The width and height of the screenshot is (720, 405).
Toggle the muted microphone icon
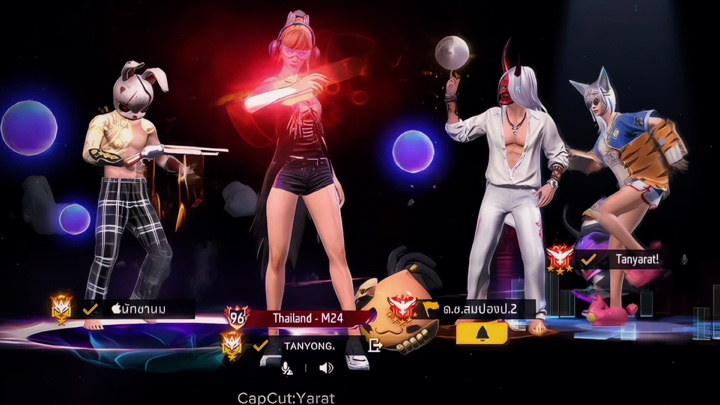click(x=288, y=368)
